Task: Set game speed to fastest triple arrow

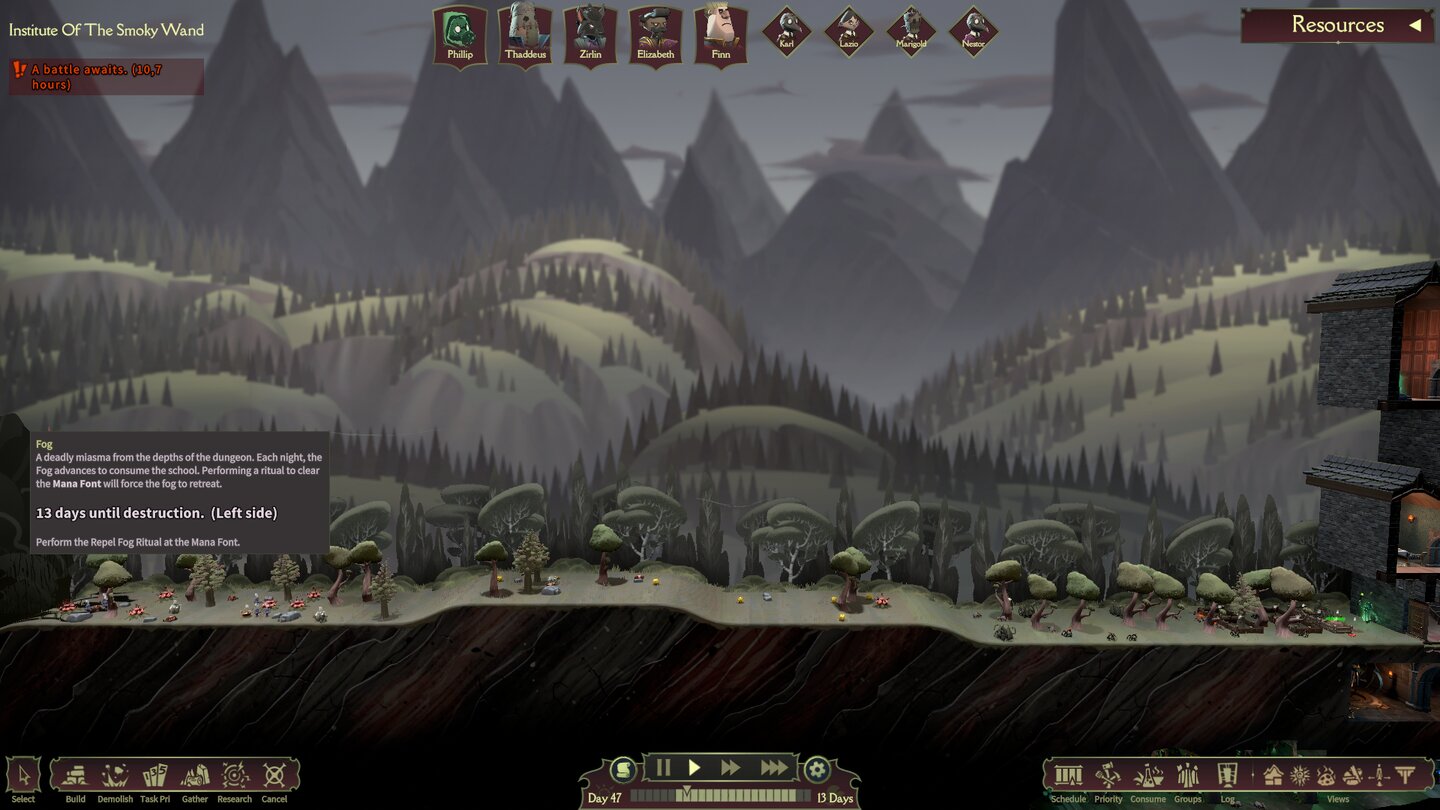Action: coord(774,768)
